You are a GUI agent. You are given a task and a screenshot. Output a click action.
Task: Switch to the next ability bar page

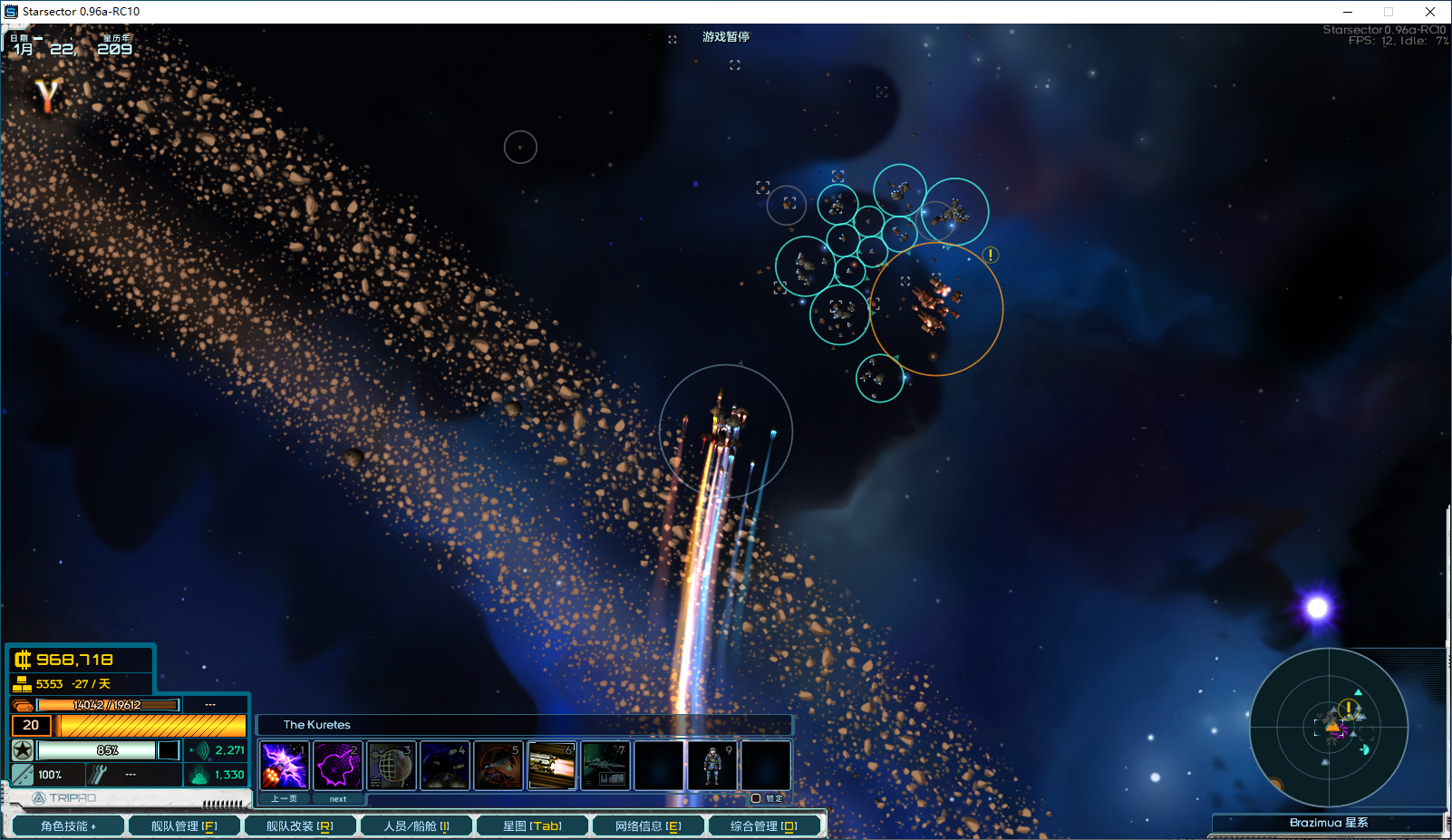pyautogui.click(x=338, y=798)
